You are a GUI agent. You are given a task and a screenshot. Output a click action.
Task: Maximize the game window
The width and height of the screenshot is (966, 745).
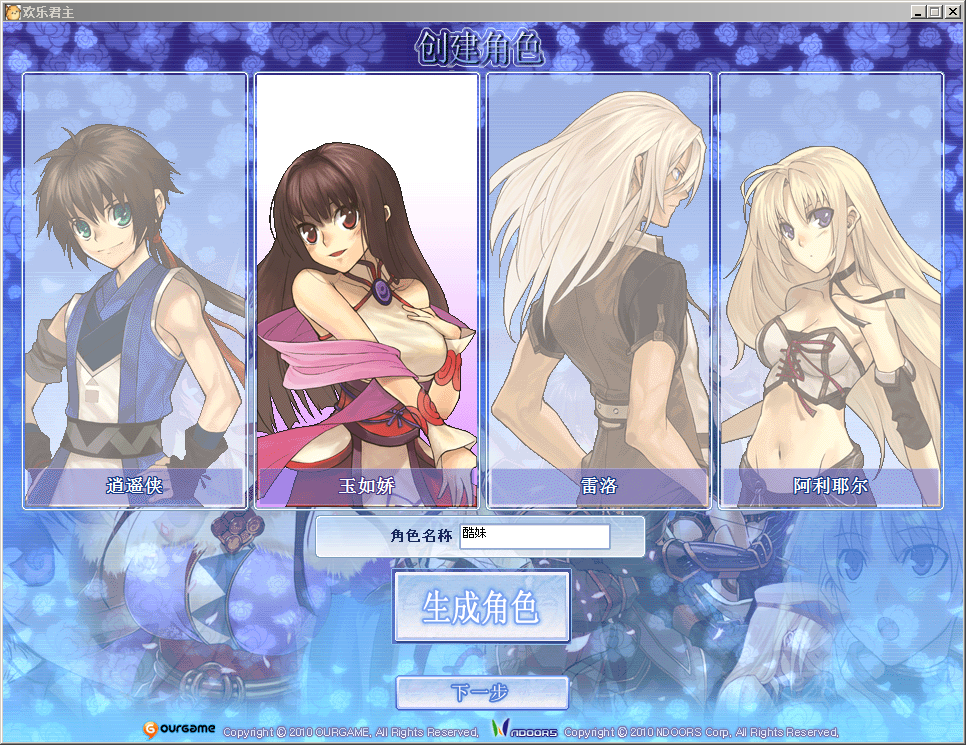tap(936, 12)
